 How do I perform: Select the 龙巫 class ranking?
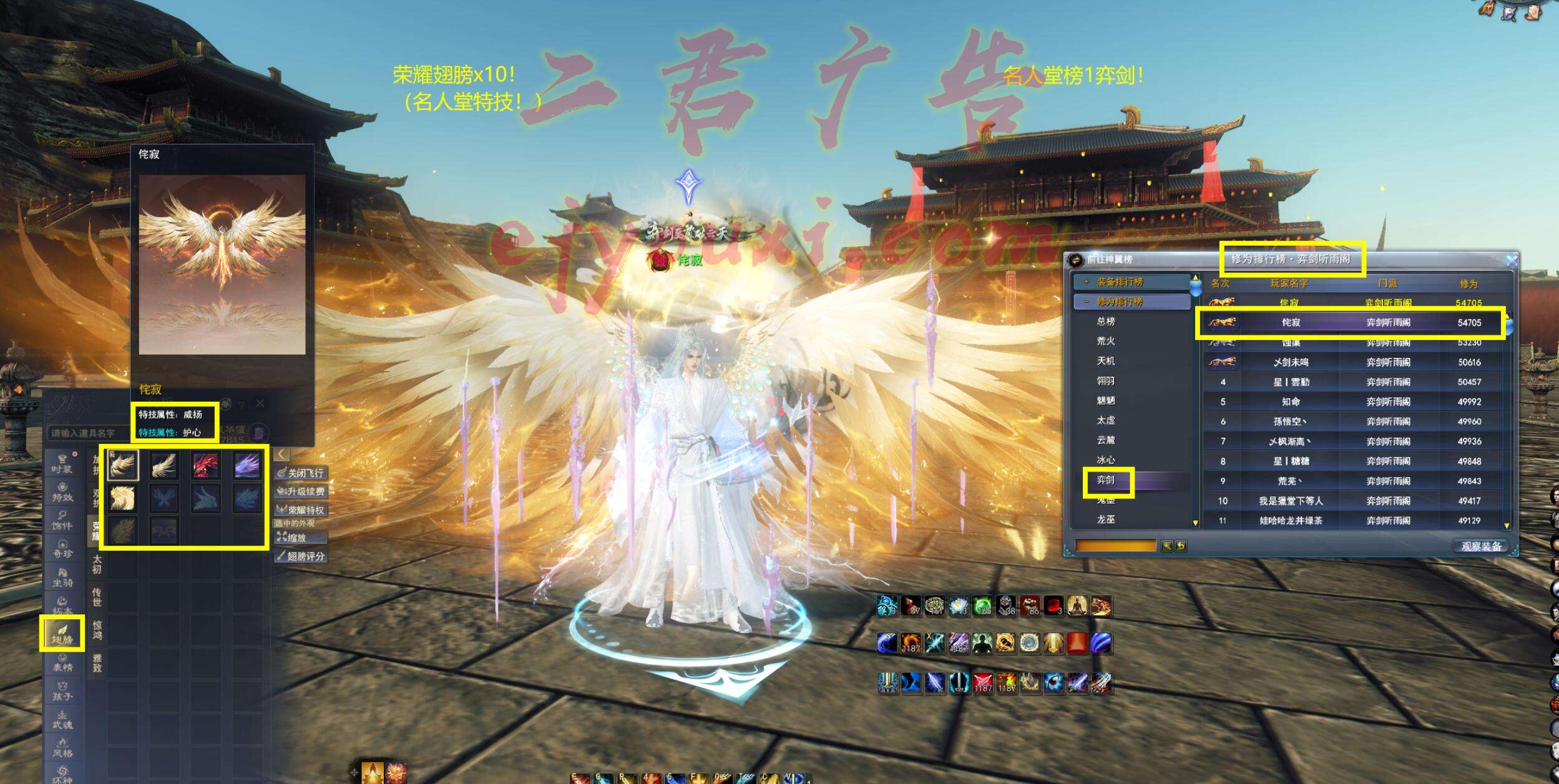click(1106, 519)
